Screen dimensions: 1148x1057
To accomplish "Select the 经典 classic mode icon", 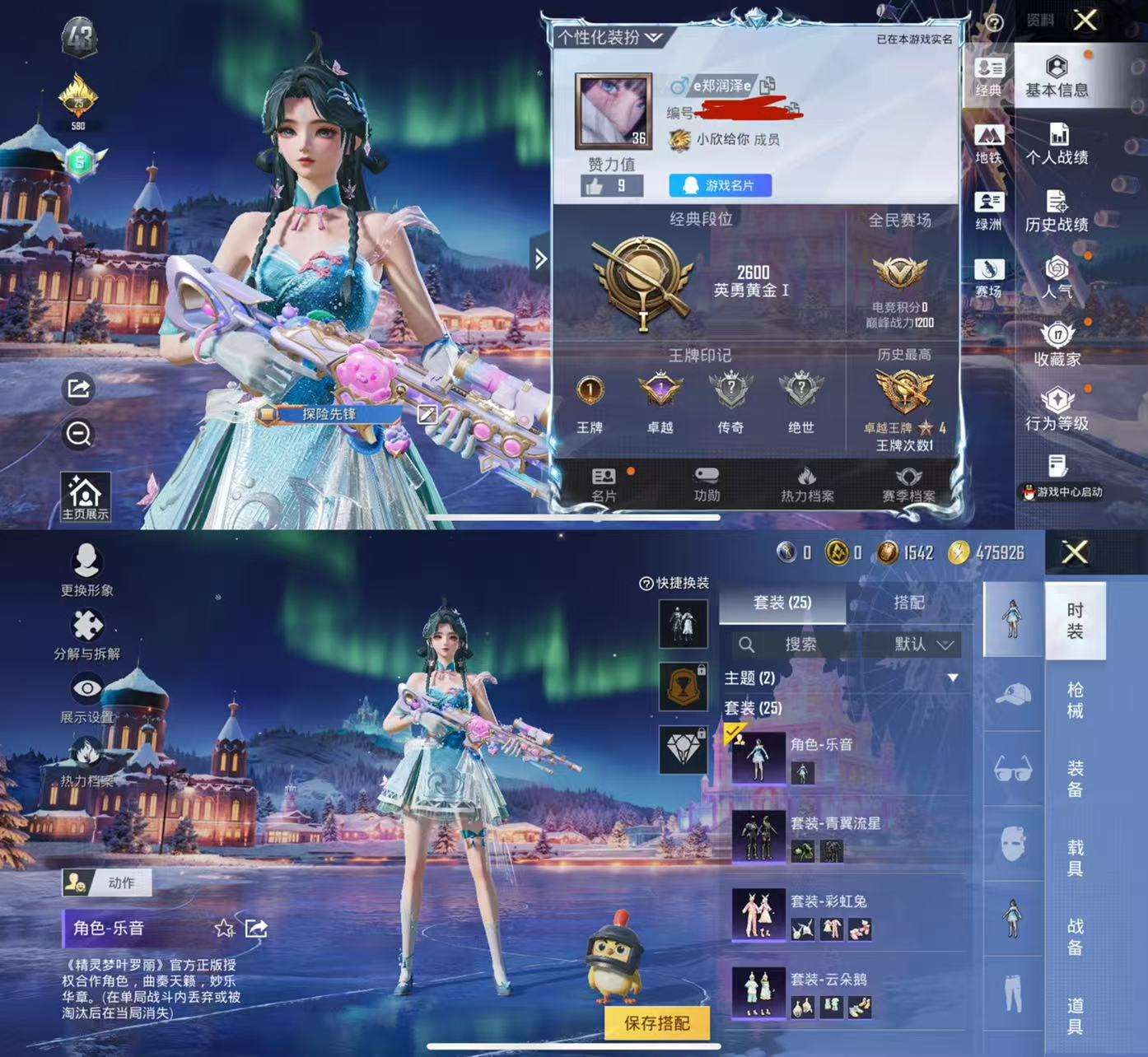I will coord(988,74).
